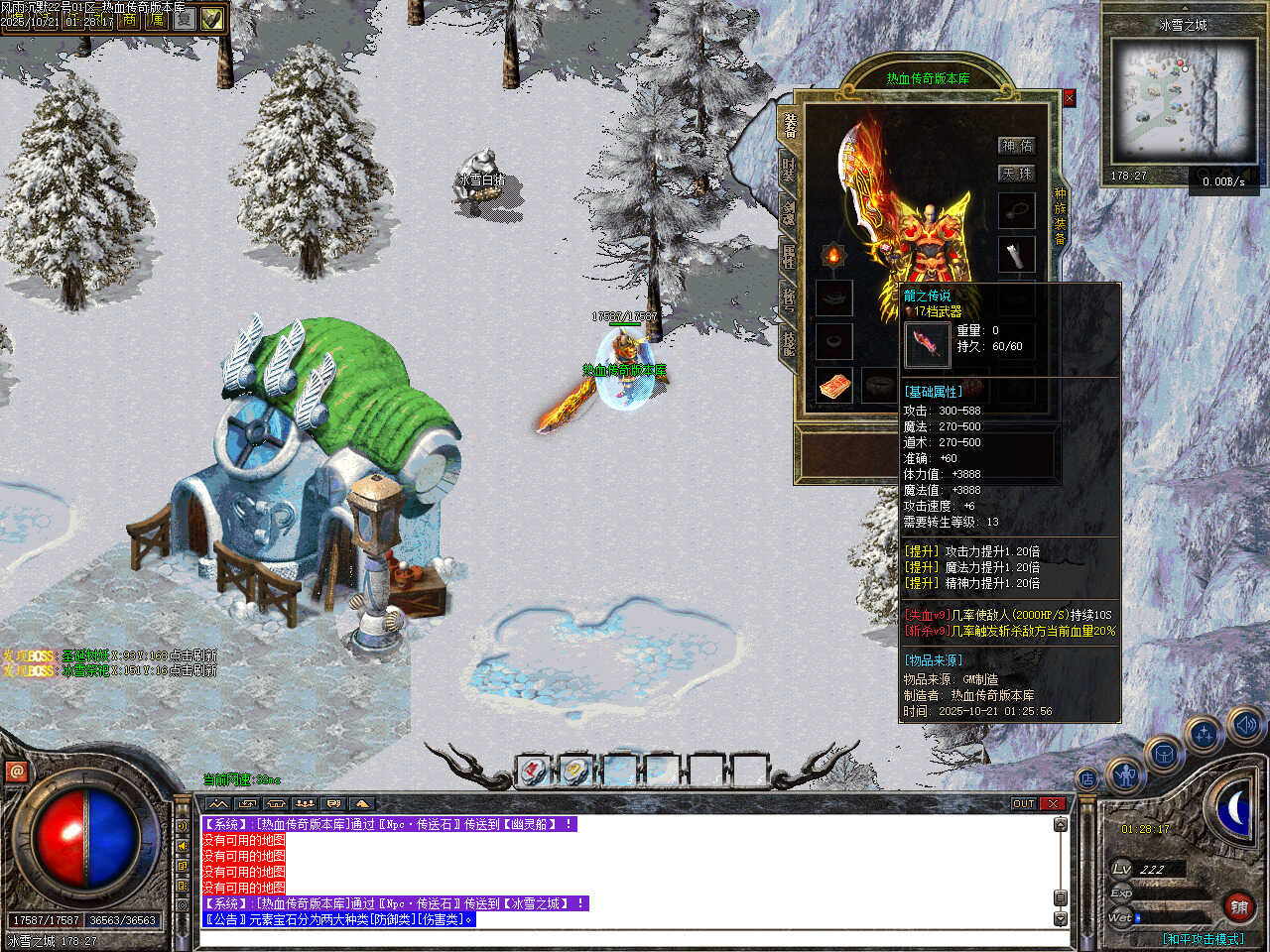Select the 技能 skills tab

788,343
